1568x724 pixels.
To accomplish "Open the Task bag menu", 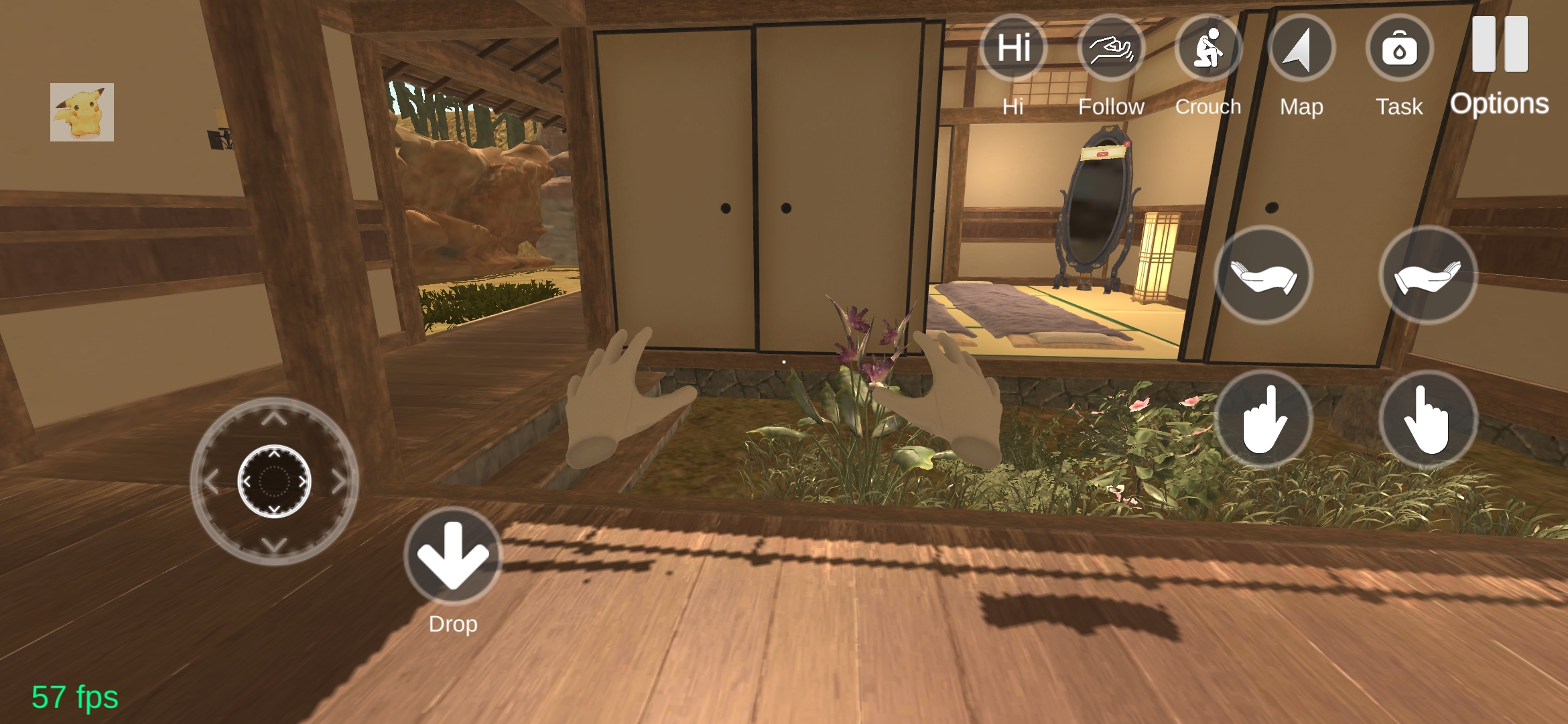I will [x=1399, y=48].
